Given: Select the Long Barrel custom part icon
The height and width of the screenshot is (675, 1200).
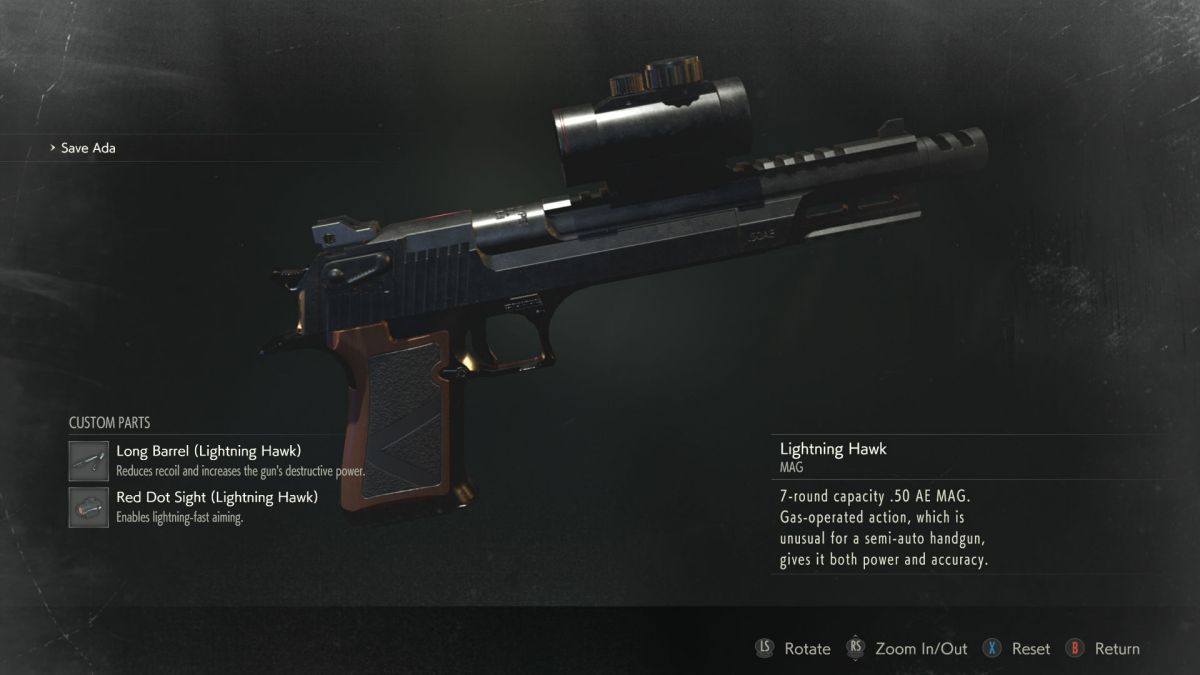Looking at the screenshot, I should pyautogui.click(x=89, y=461).
